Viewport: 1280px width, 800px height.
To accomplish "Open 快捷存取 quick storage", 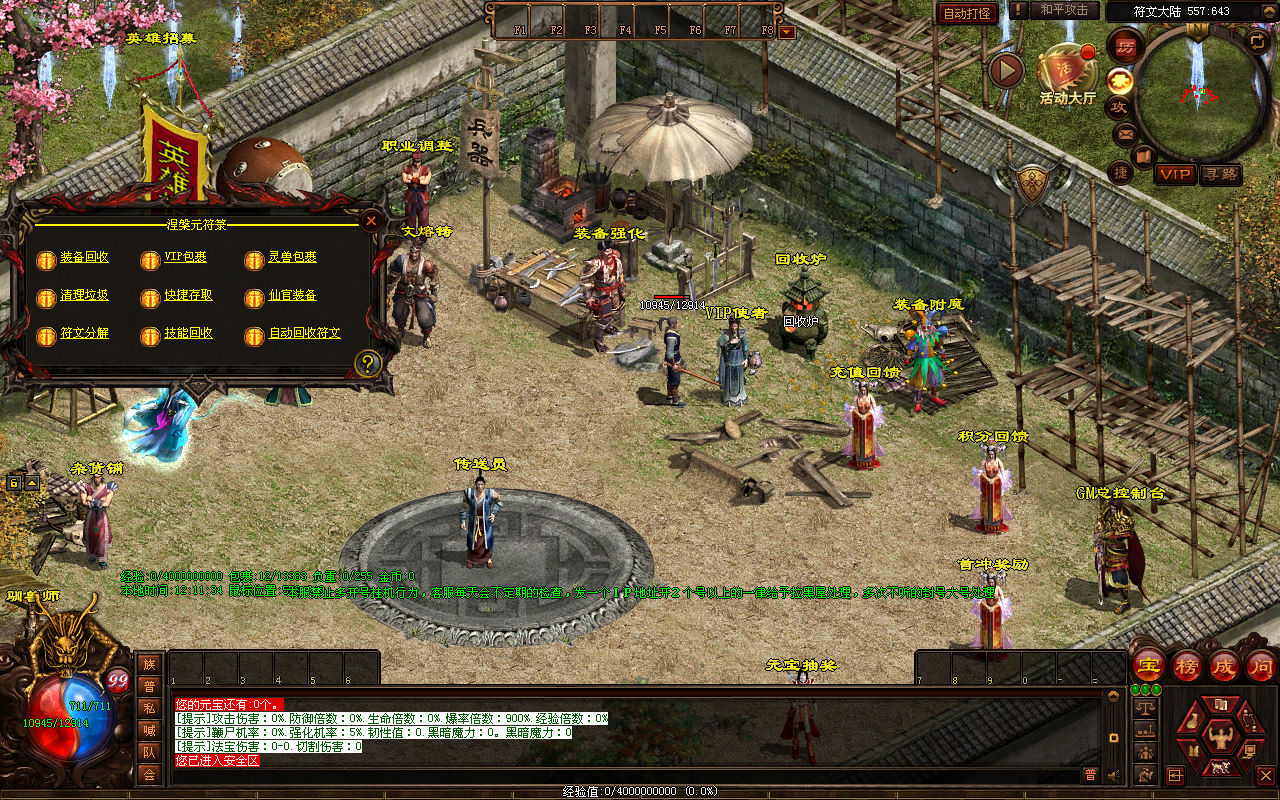I will tap(188, 296).
